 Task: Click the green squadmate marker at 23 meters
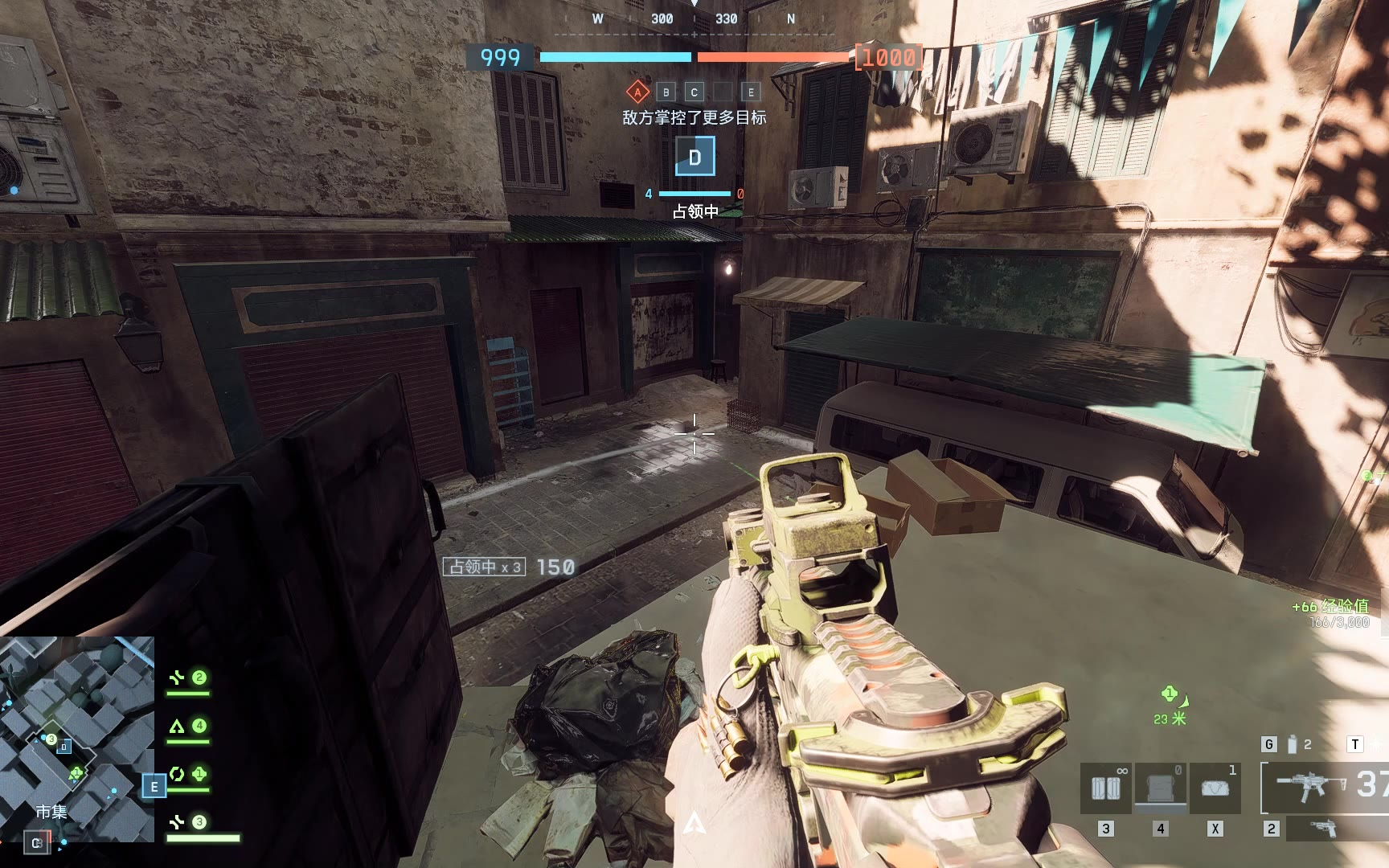point(1170,694)
